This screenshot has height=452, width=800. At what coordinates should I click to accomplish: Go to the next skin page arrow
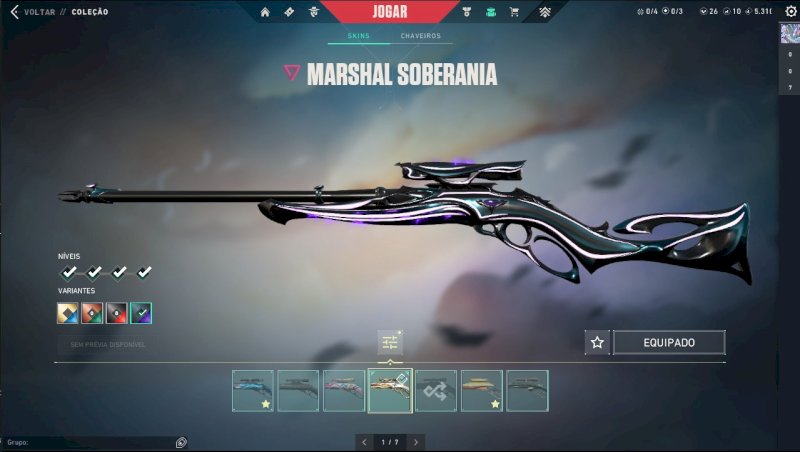(x=416, y=441)
